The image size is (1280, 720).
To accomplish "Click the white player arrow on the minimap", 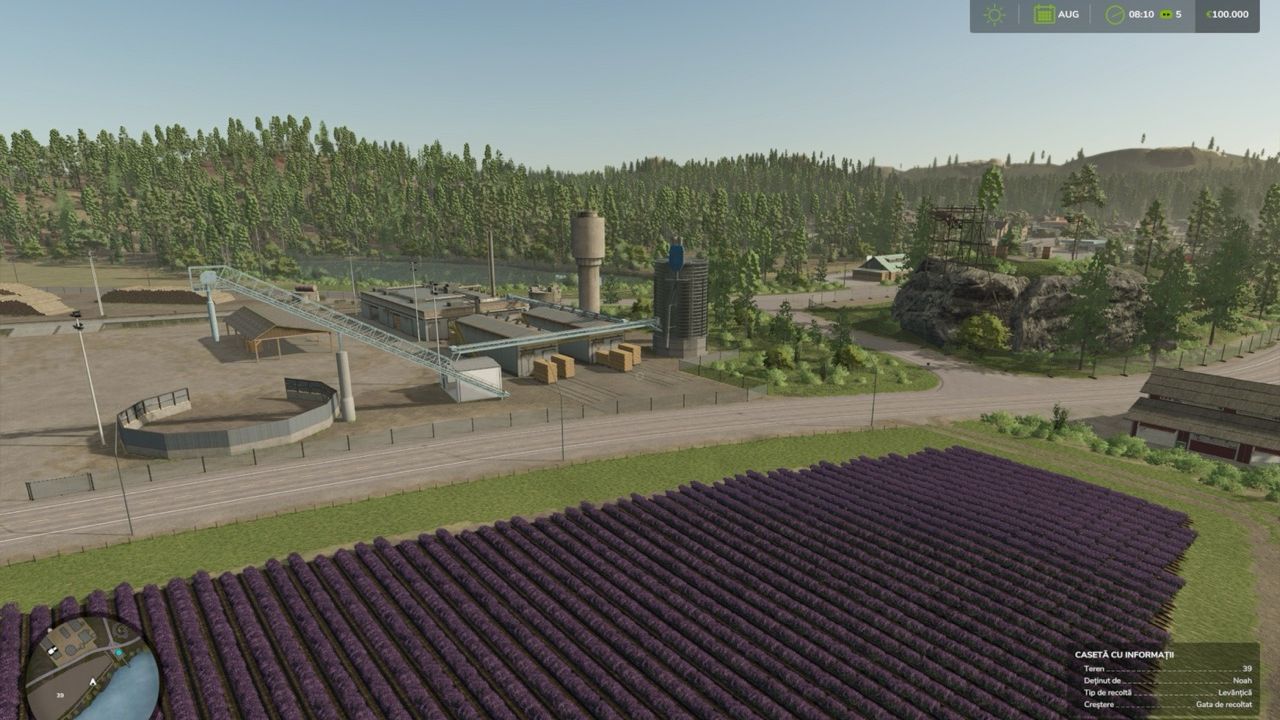I will (x=92, y=681).
